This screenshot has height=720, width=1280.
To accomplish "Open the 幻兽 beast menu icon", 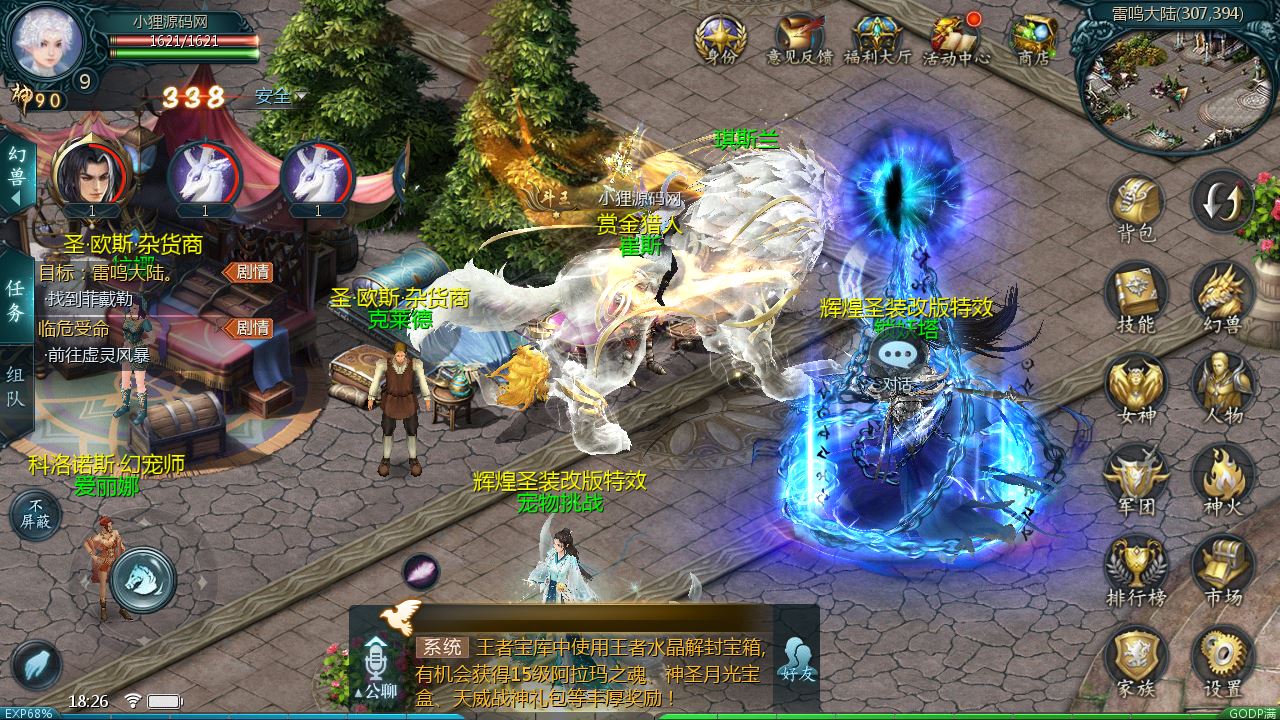I will point(1222,297).
